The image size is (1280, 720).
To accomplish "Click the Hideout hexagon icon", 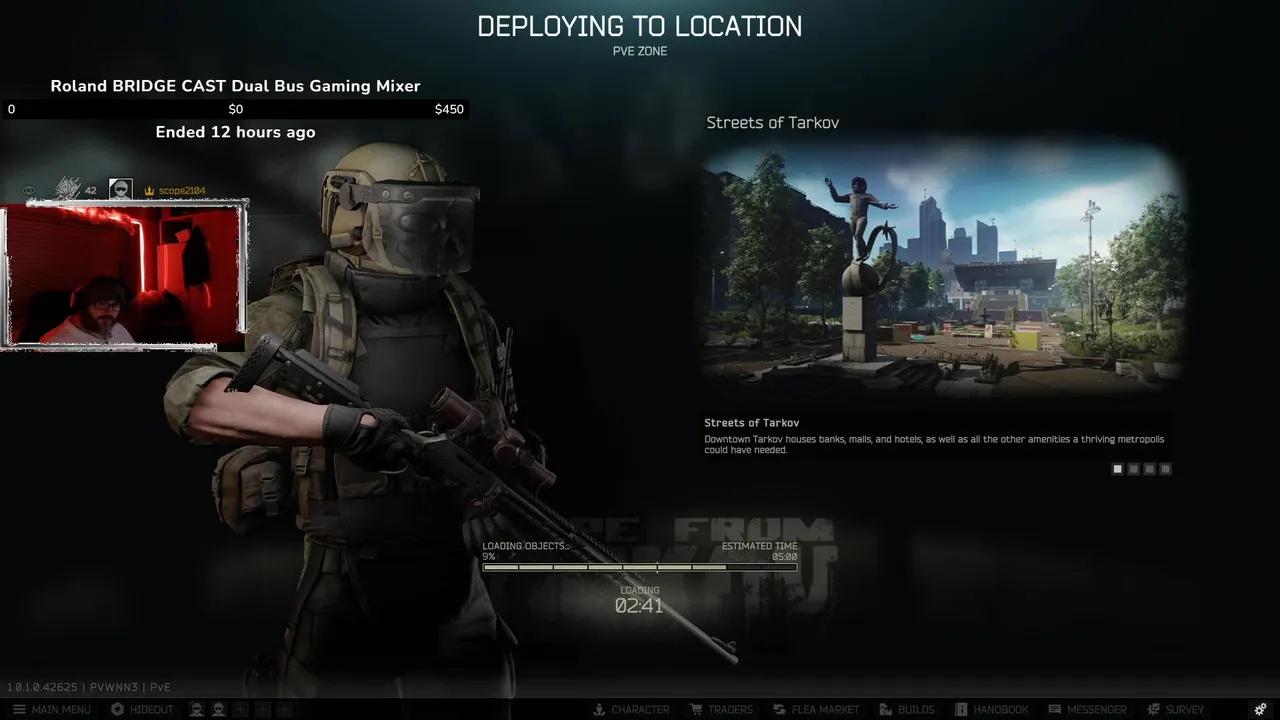I will (x=118, y=709).
